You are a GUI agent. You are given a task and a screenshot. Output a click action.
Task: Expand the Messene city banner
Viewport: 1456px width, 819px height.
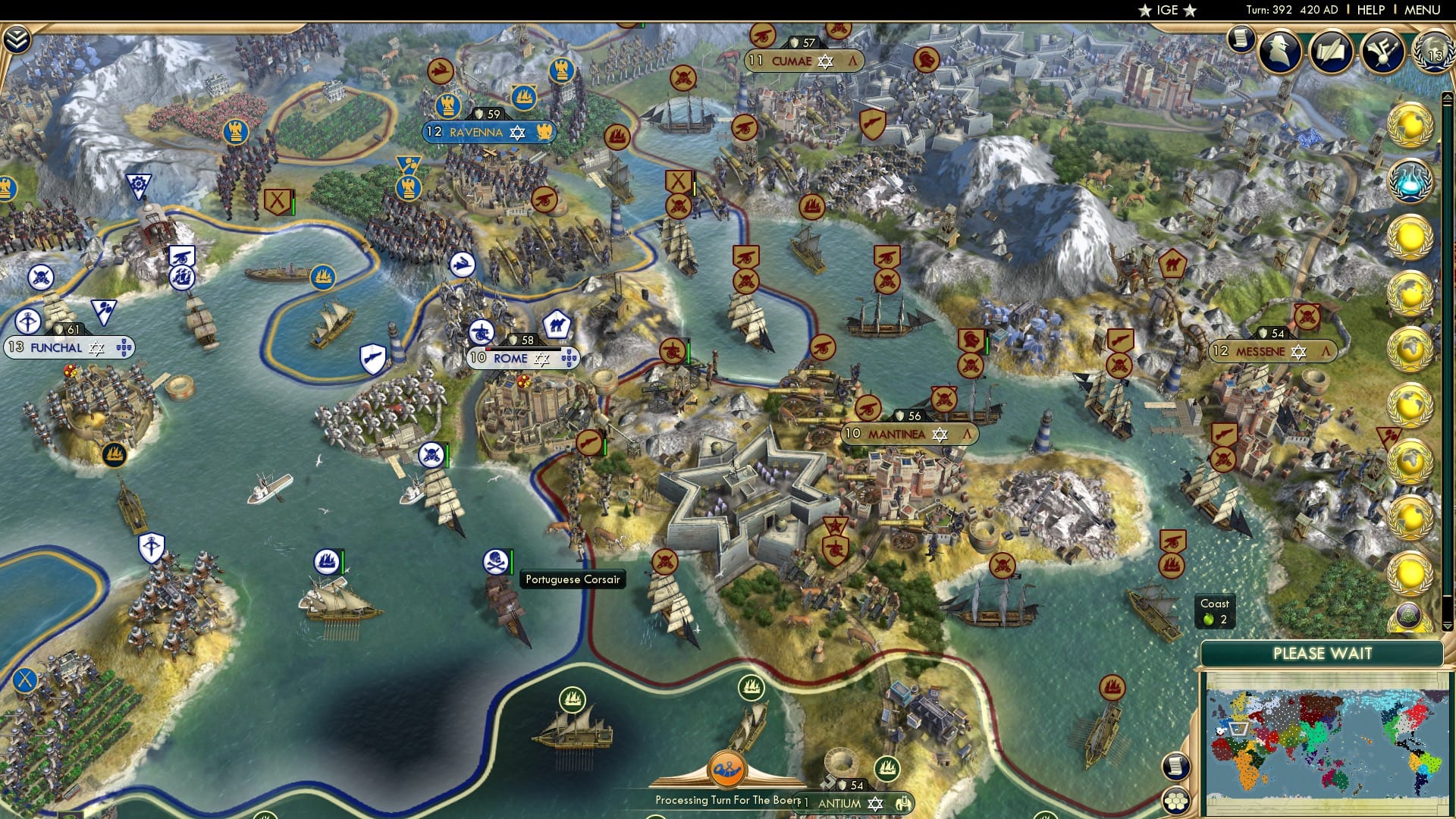click(1272, 351)
